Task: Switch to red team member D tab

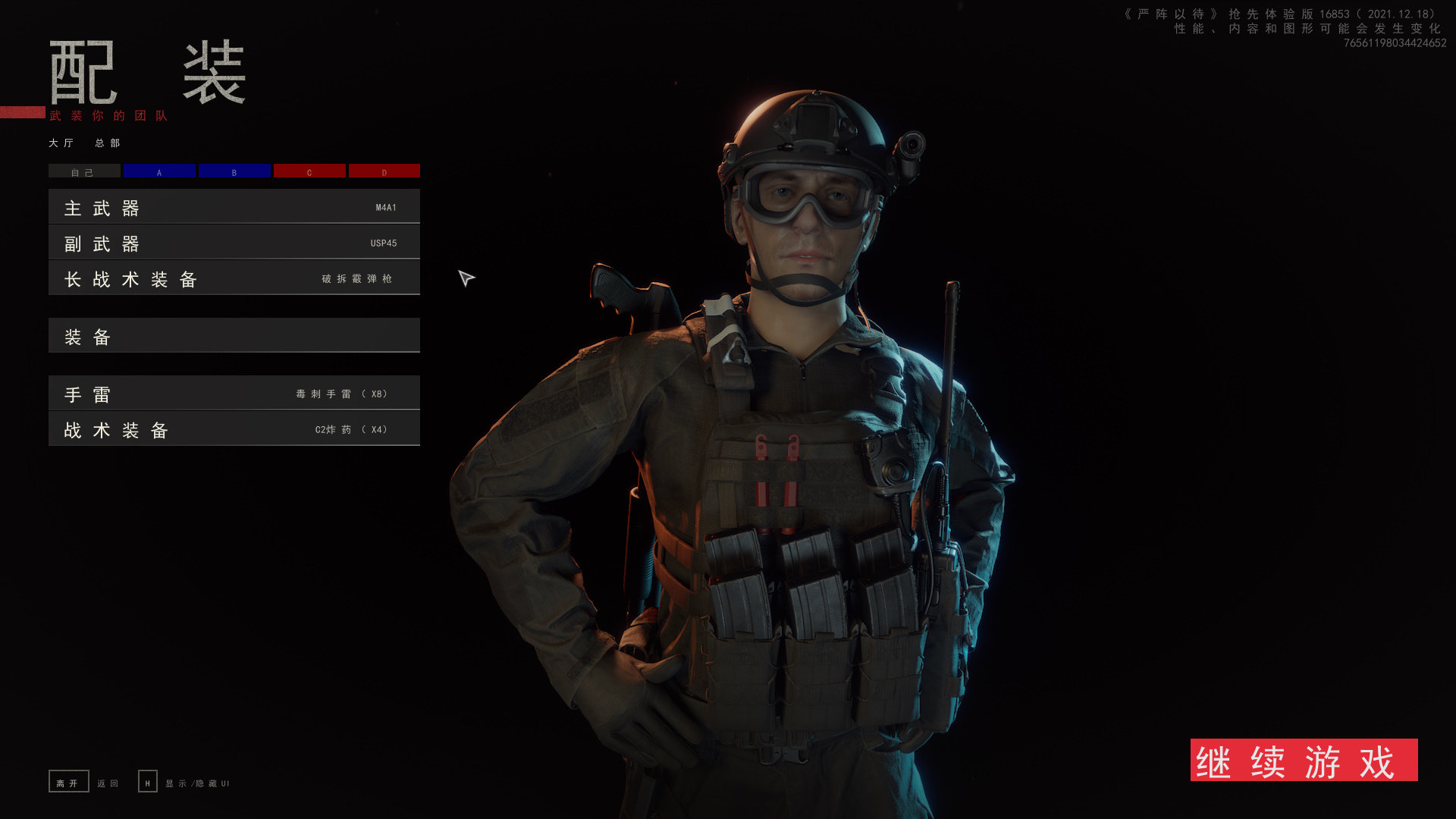Action: click(x=384, y=171)
